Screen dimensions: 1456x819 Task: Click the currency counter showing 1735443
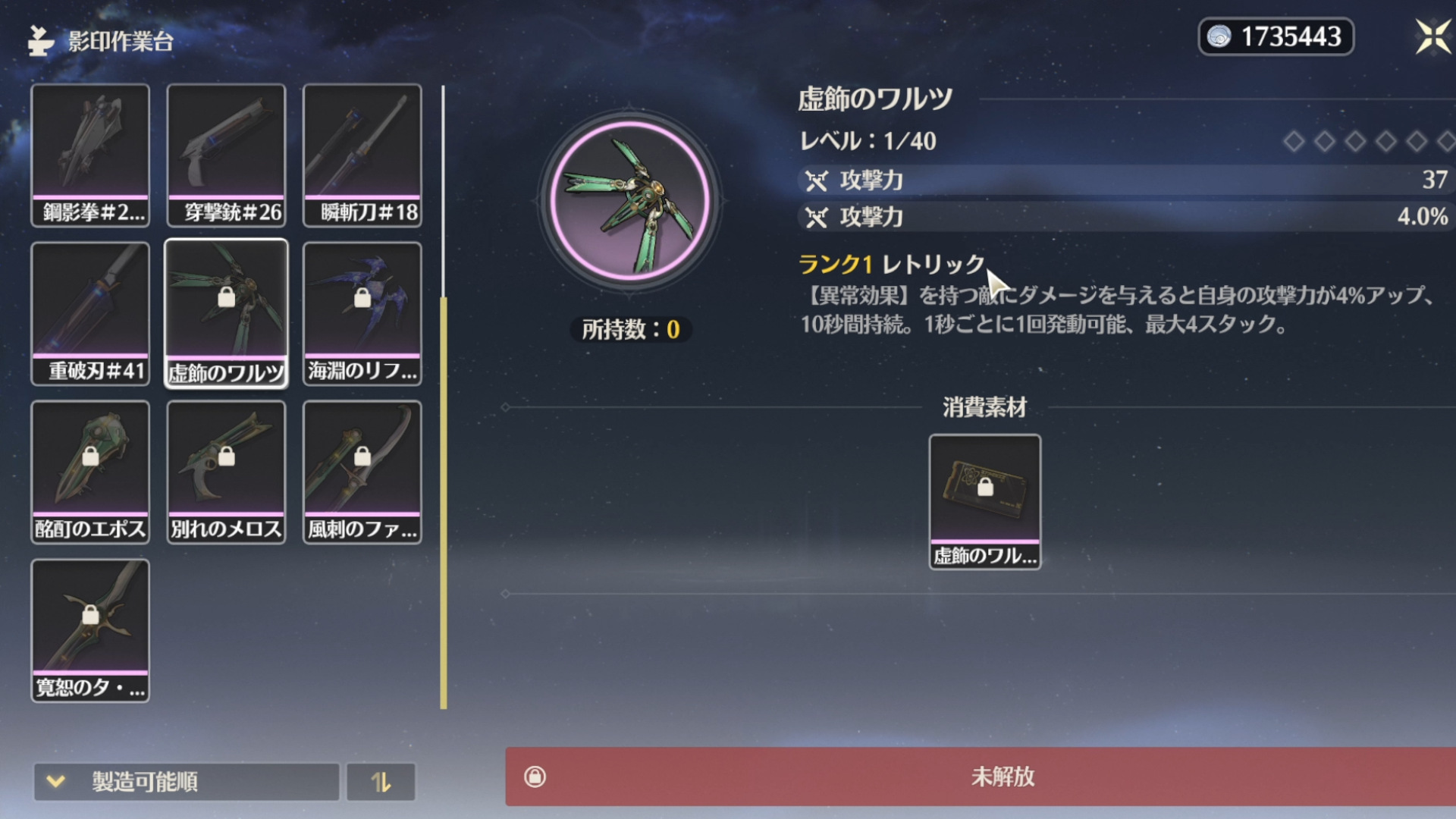point(1276,36)
